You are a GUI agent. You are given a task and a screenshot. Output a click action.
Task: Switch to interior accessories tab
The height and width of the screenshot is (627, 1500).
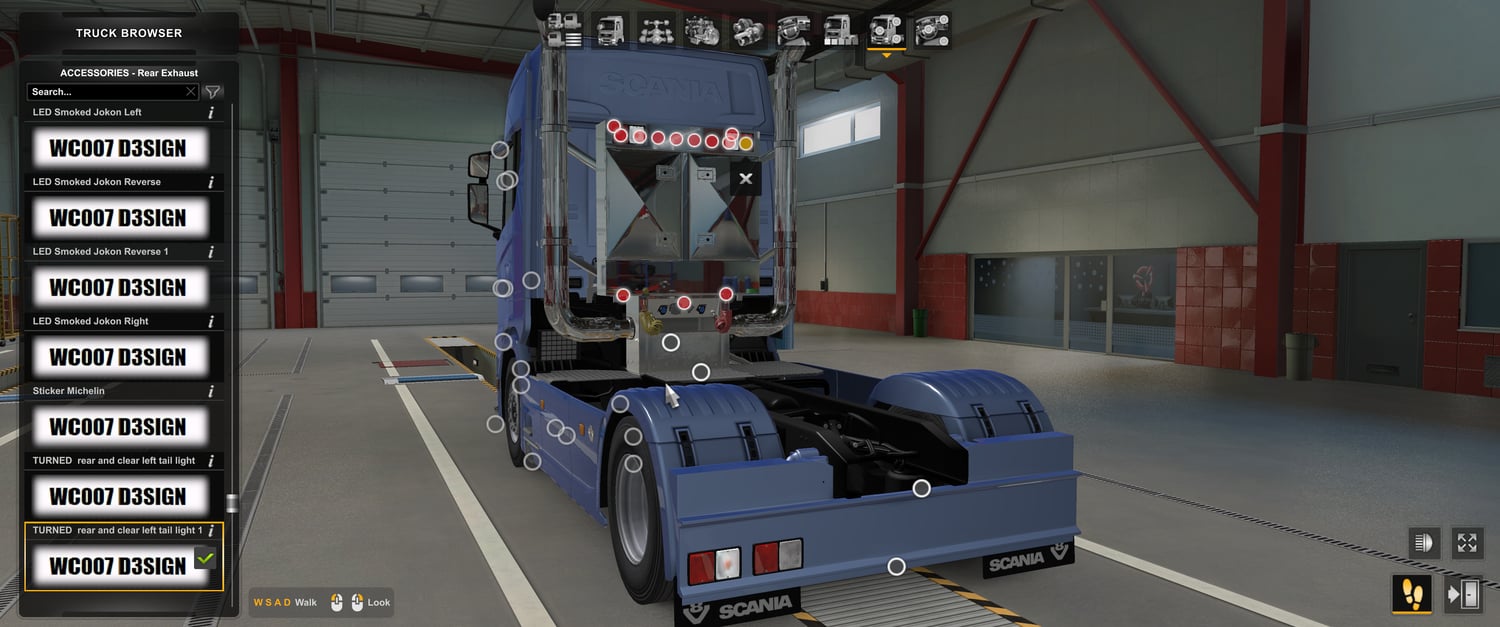click(931, 30)
